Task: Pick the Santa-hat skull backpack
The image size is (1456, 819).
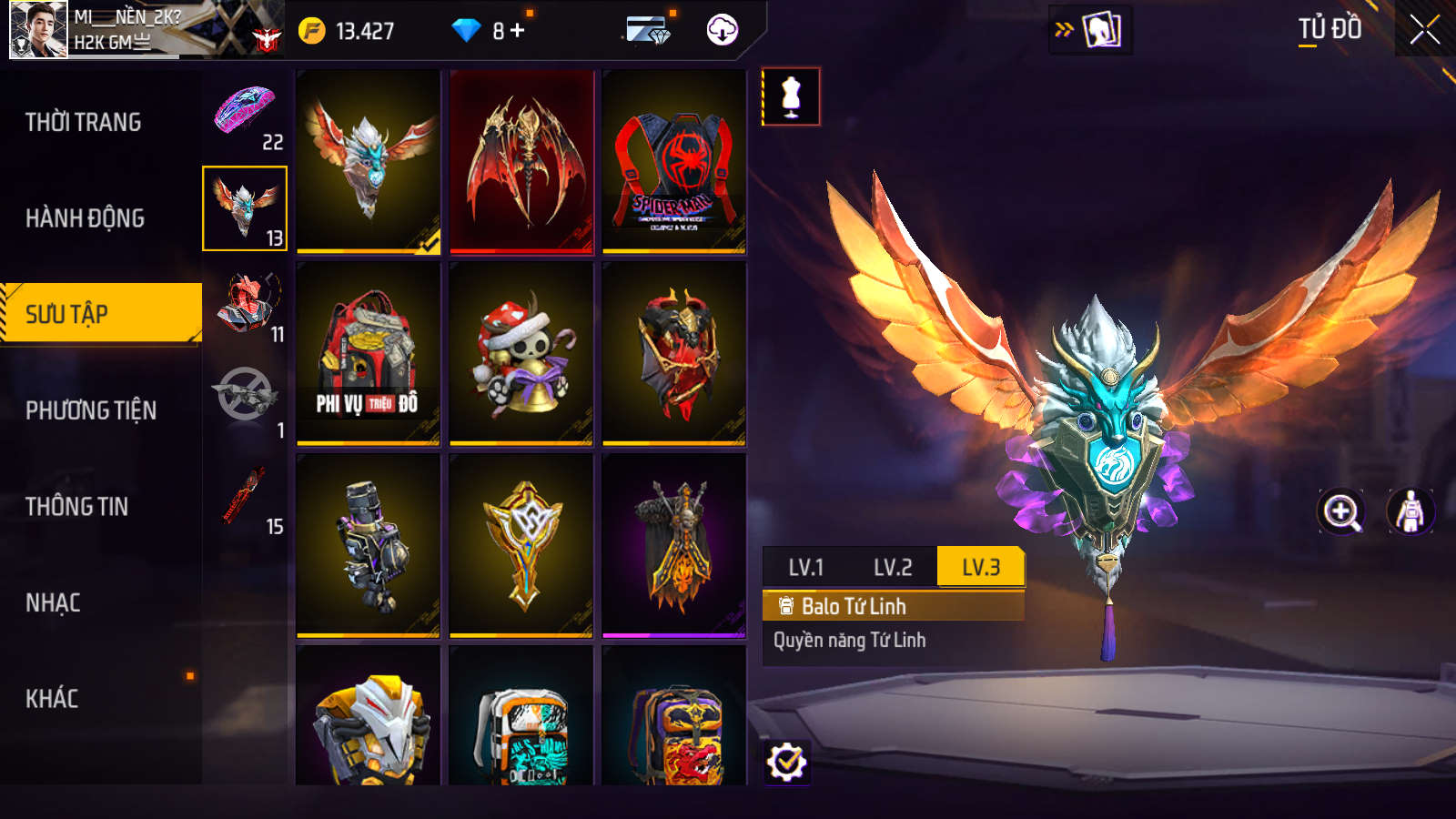Action: tap(521, 354)
